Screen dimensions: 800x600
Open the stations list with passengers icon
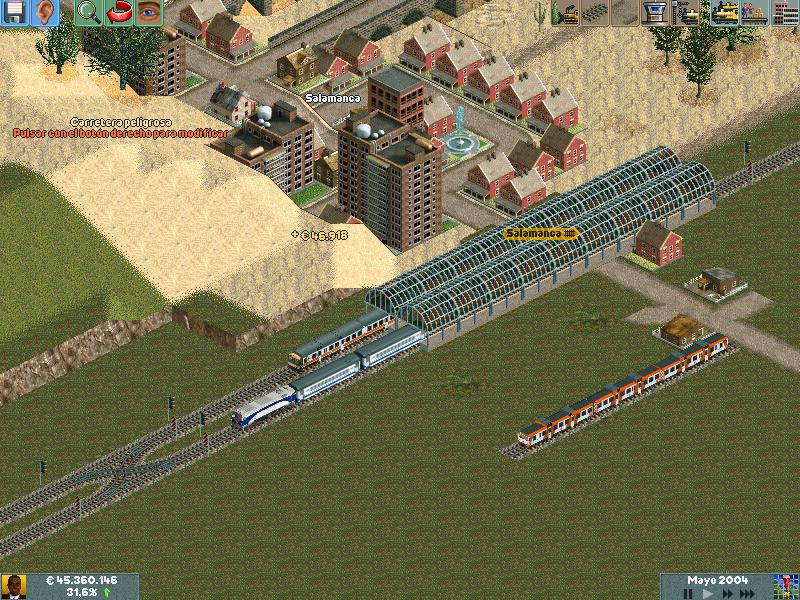coord(753,13)
